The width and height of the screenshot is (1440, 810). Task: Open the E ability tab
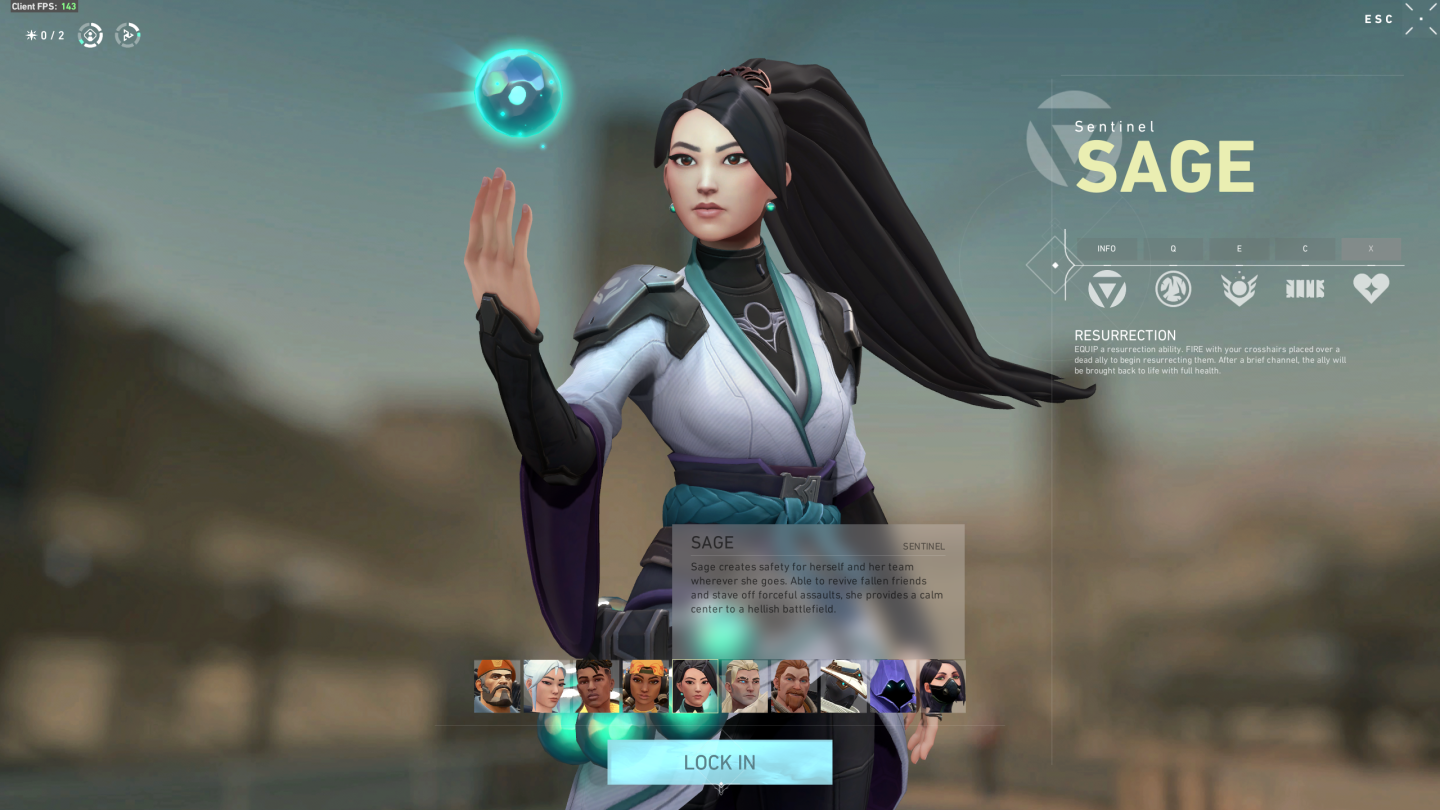pyautogui.click(x=1239, y=249)
